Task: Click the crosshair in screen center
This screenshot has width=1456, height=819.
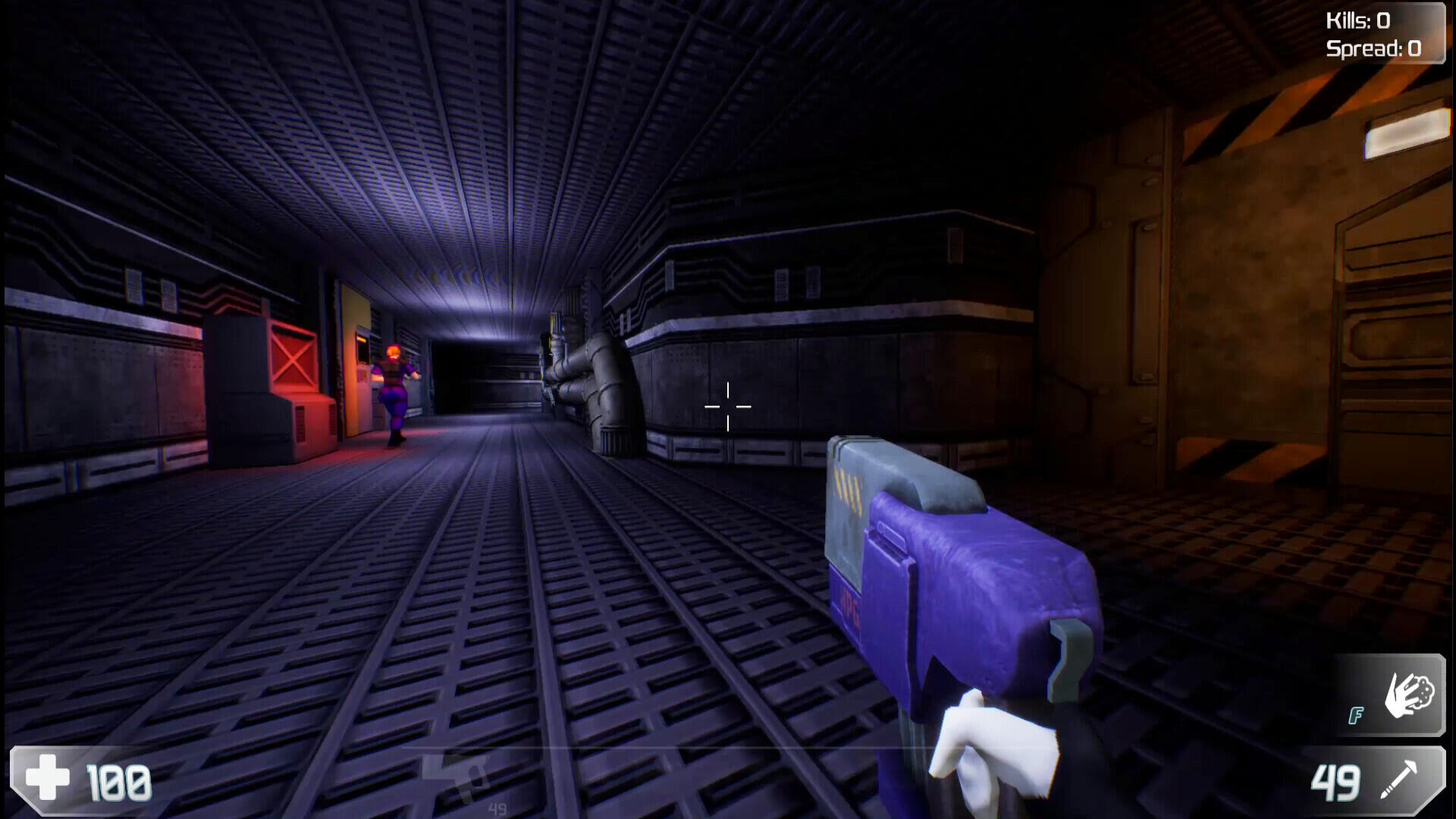Action: click(x=727, y=407)
